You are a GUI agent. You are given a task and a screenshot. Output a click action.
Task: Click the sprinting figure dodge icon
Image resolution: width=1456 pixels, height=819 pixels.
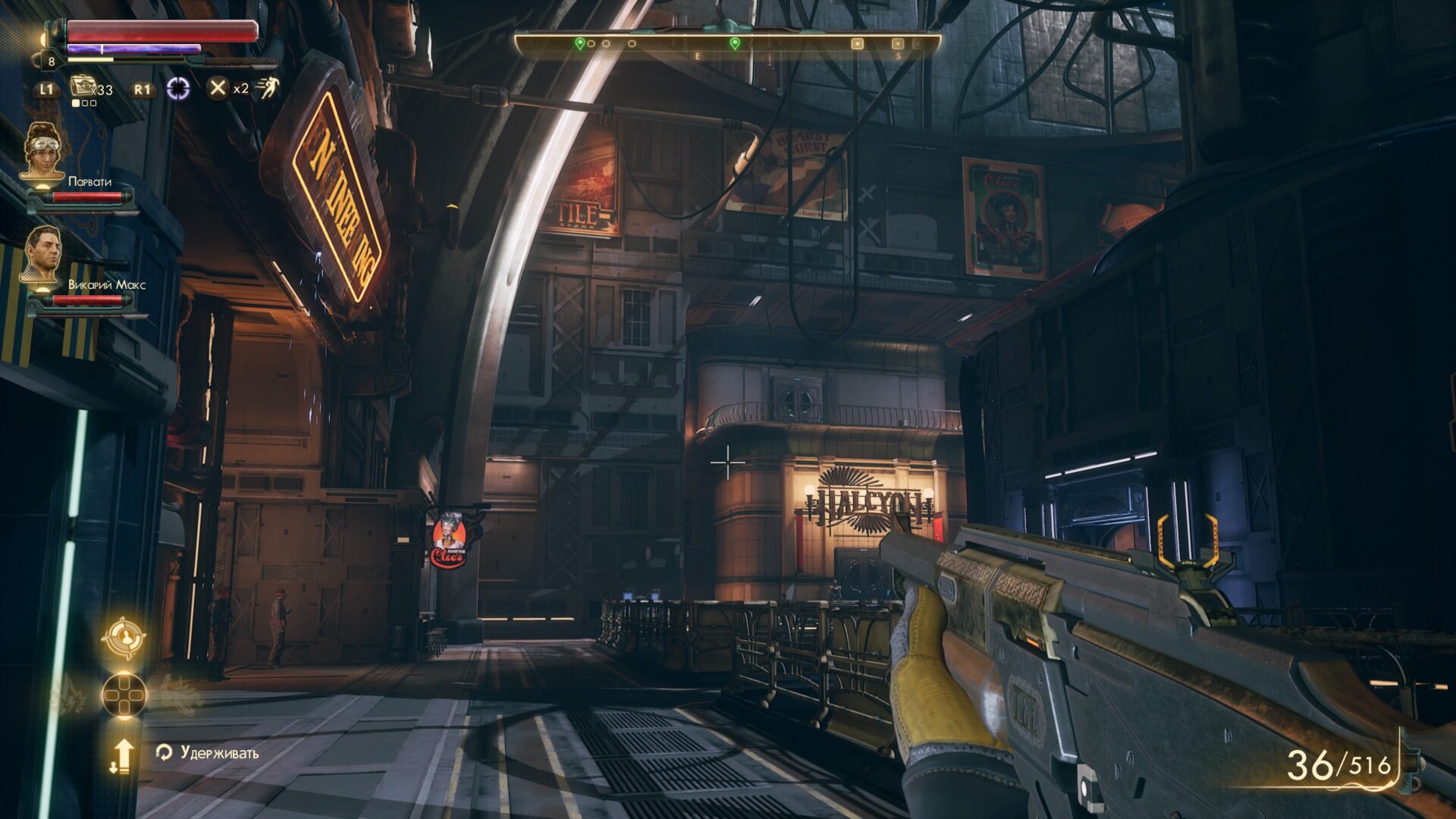coord(267,88)
